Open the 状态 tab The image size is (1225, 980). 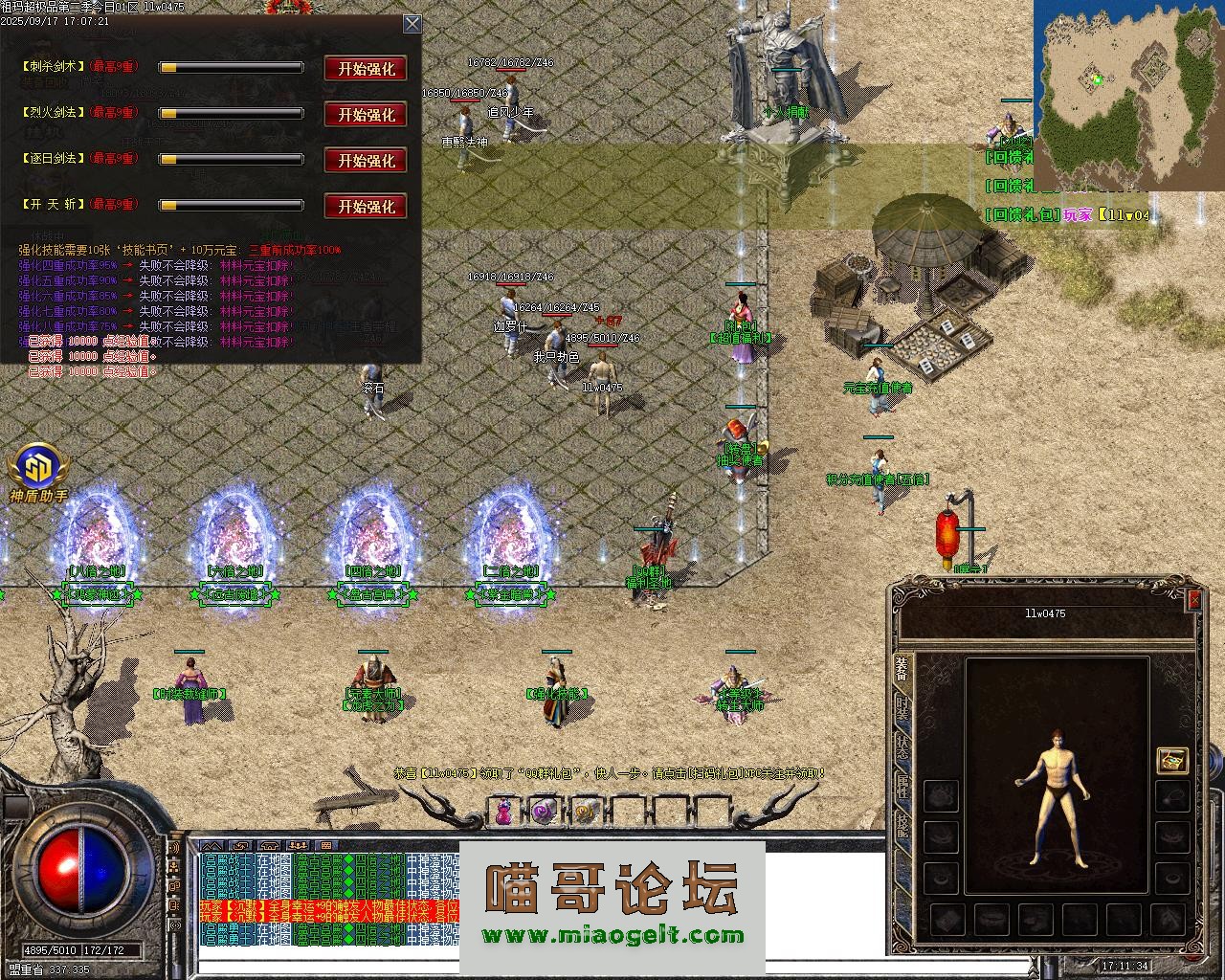tap(902, 749)
